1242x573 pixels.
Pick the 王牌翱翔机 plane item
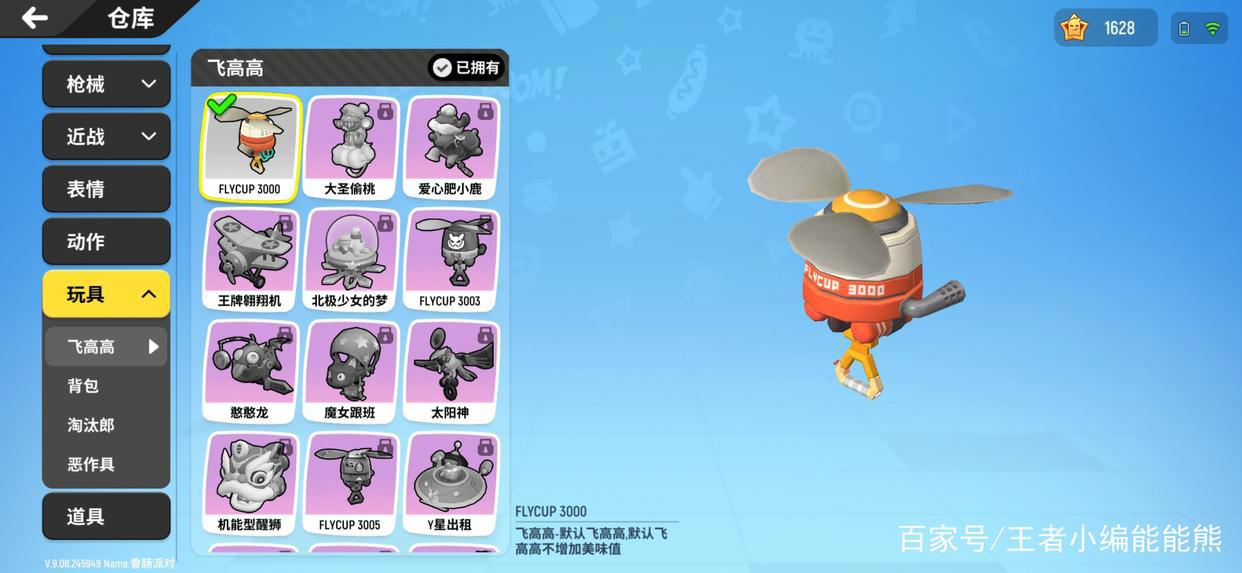249,260
